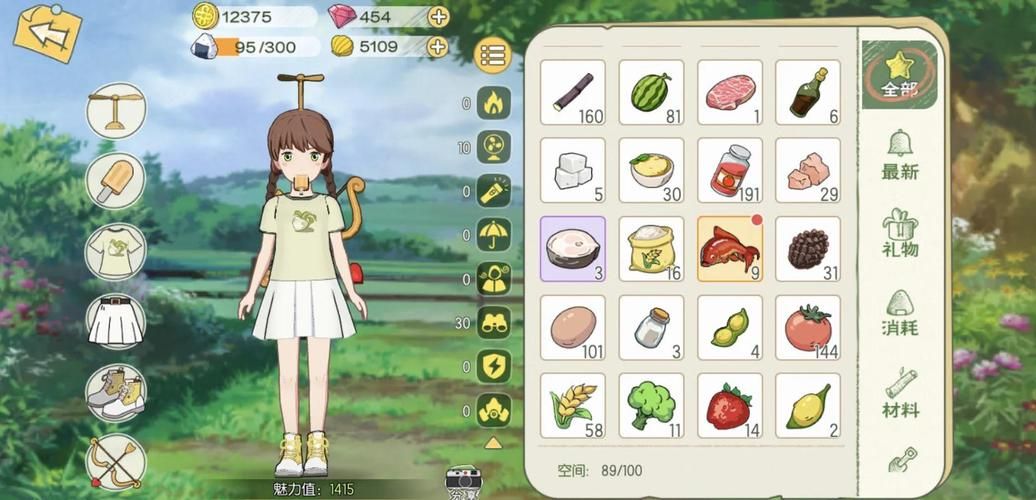Add more pink gems with the plus button
1036x500 pixels.
click(438, 16)
